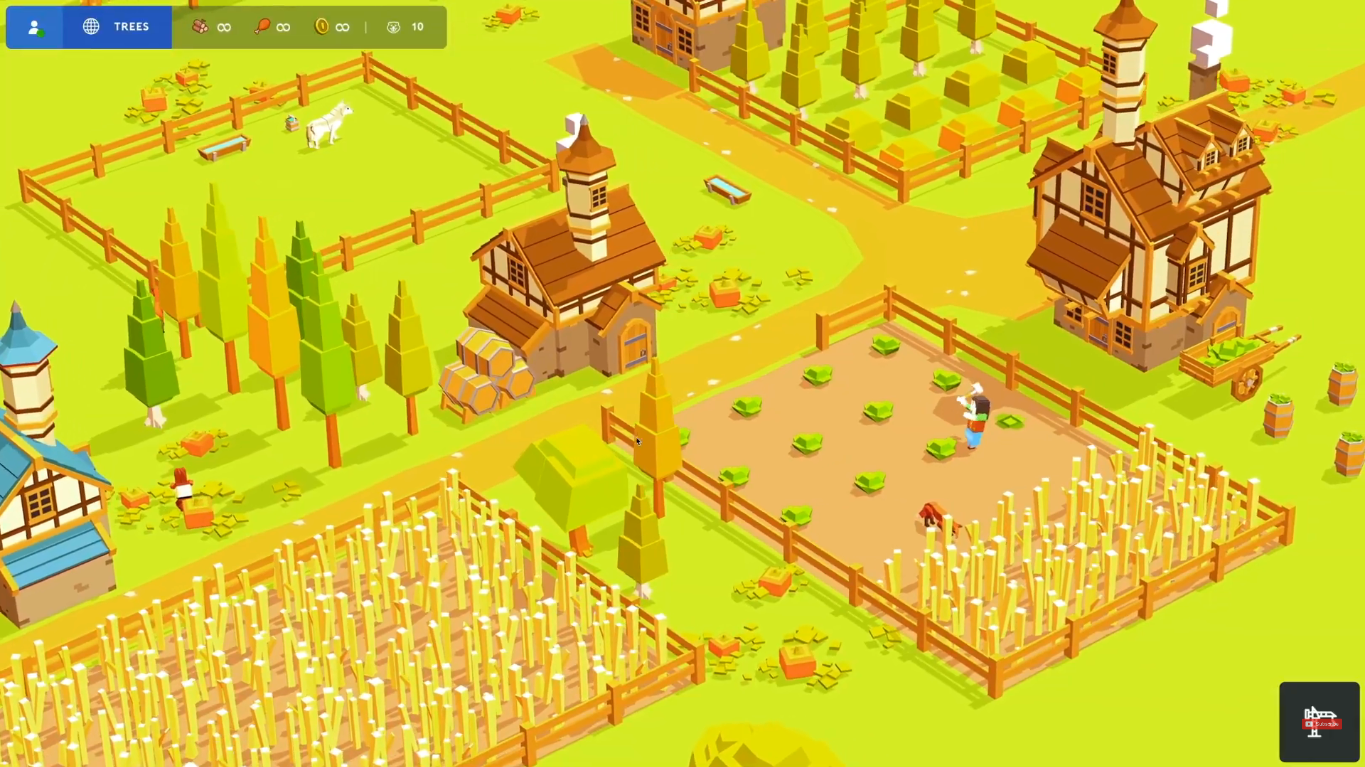Click the divider bar before the shield counter
Viewport: 1365px width, 767px height.
coord(365,27)
